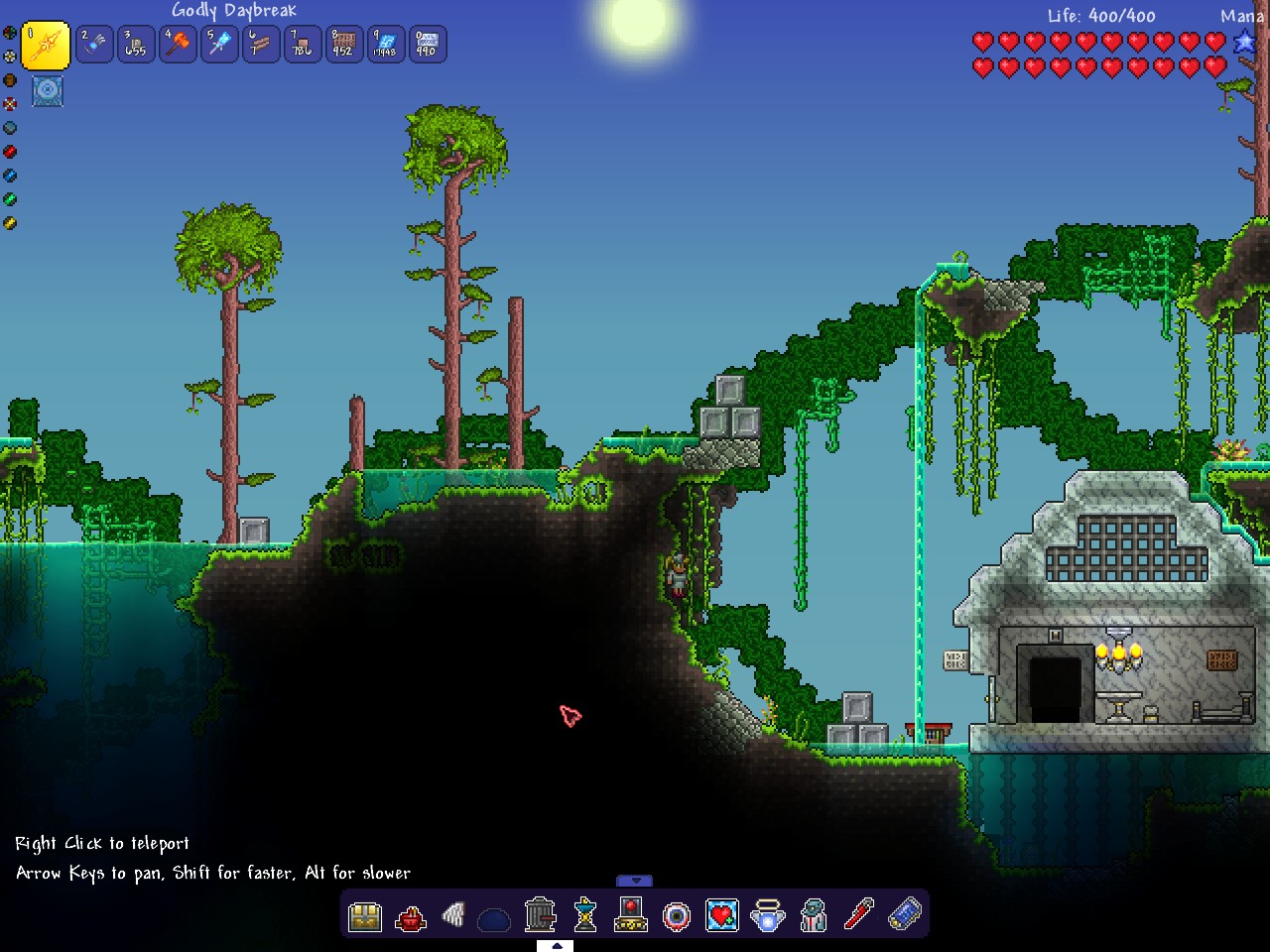The height and width of the screenshot is (952, 1270).
Task: Select the wood planks in hotbar slot 6
Action: click(x=261, y=45)
